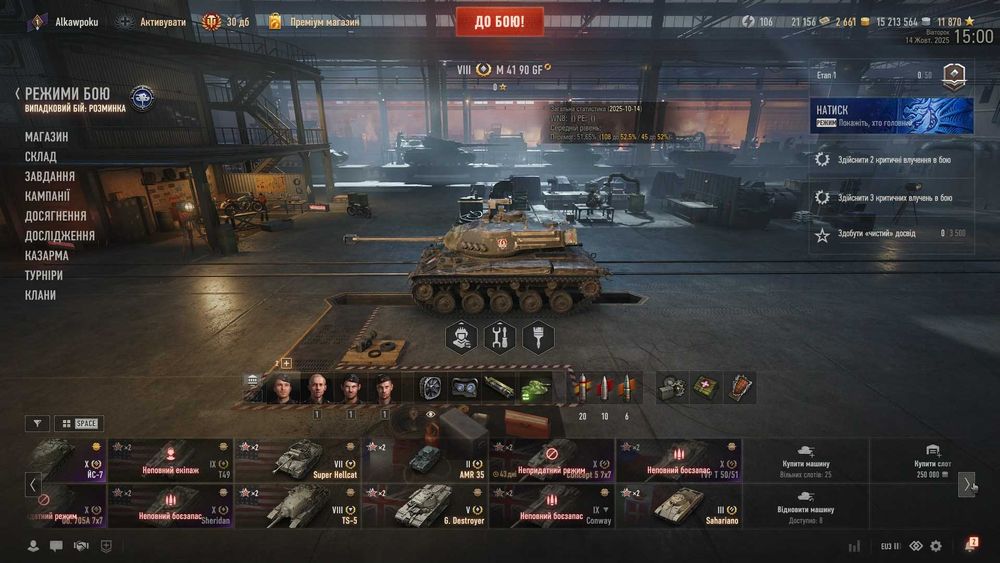Open the tank carousel filter funnel
The image size is (1000, 563).
point(37,423)
